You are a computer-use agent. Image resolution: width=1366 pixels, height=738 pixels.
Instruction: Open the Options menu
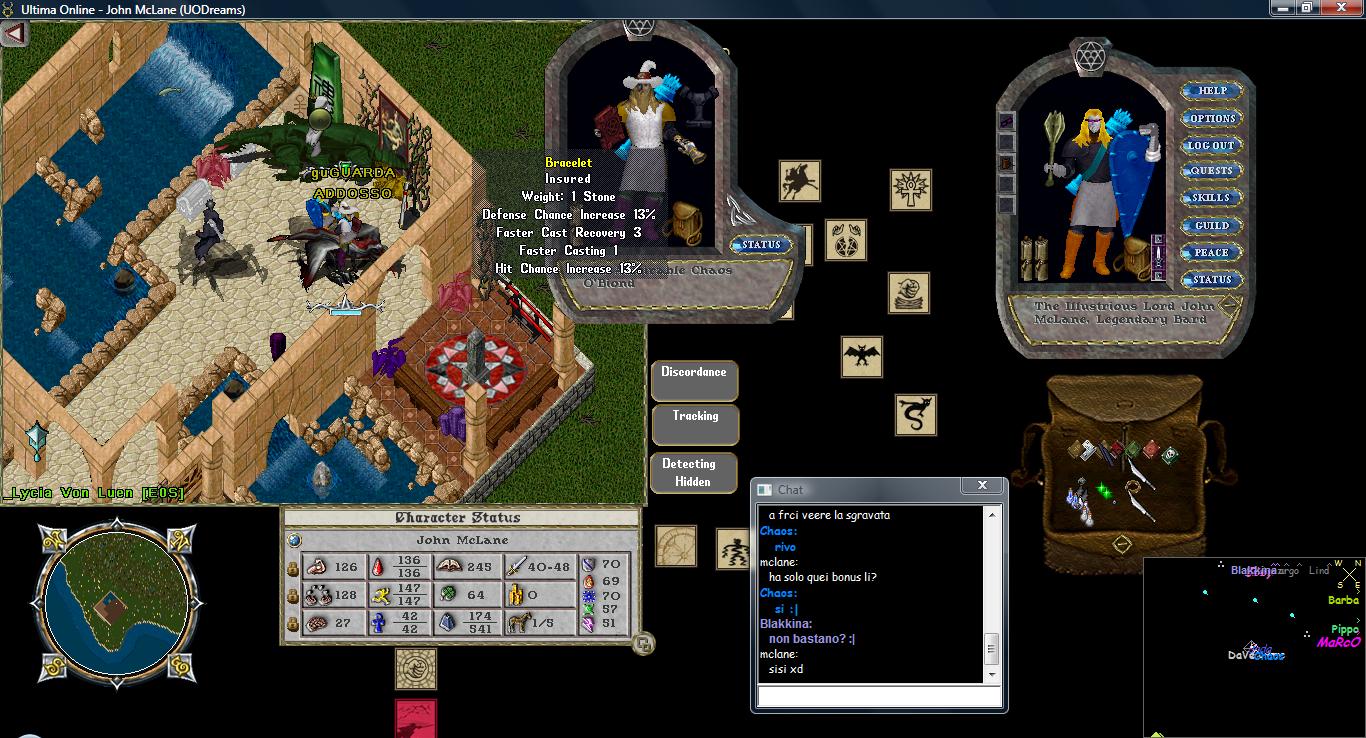1212,118
